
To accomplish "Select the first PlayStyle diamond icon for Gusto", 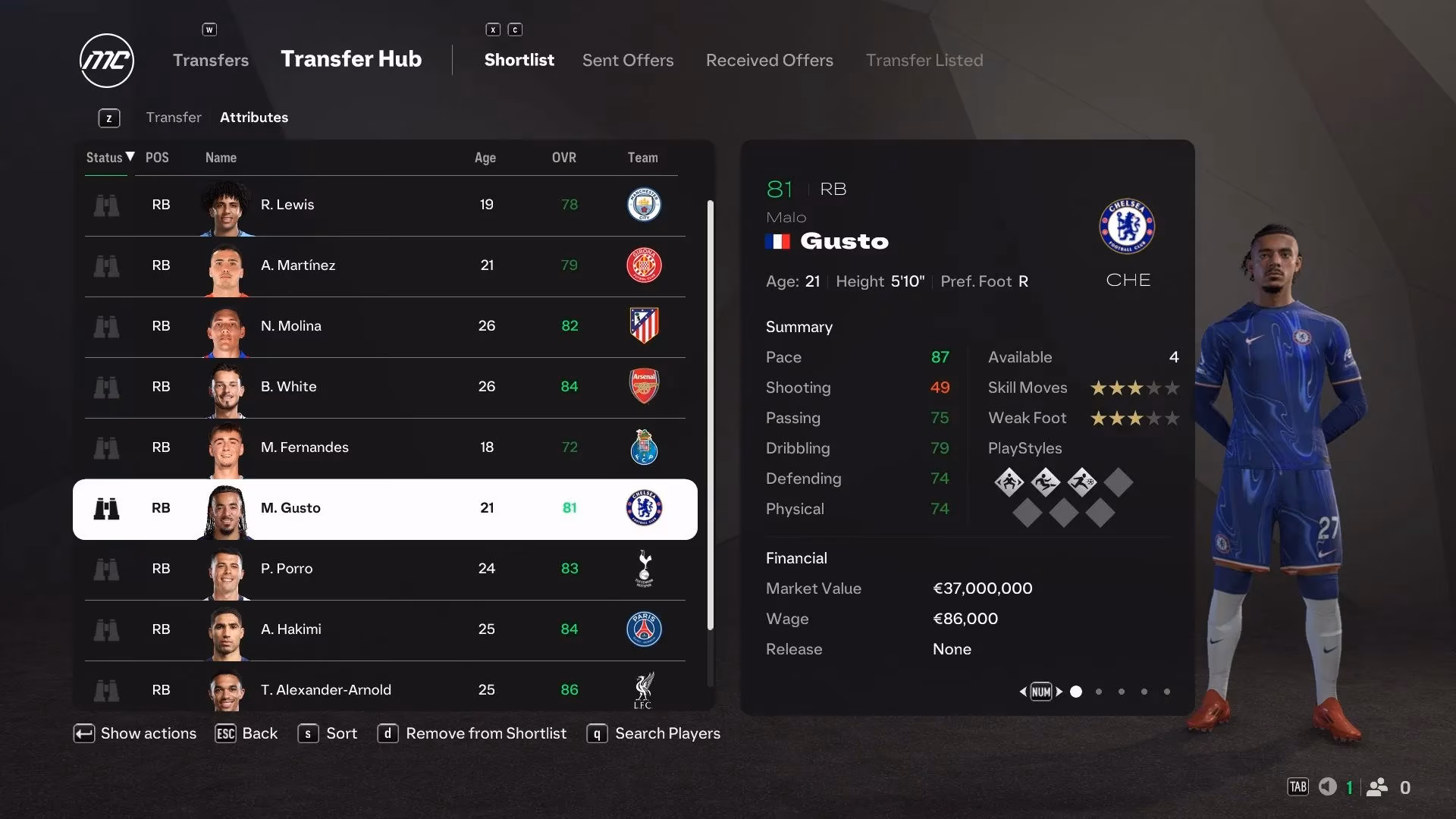I will point(1009,482).
